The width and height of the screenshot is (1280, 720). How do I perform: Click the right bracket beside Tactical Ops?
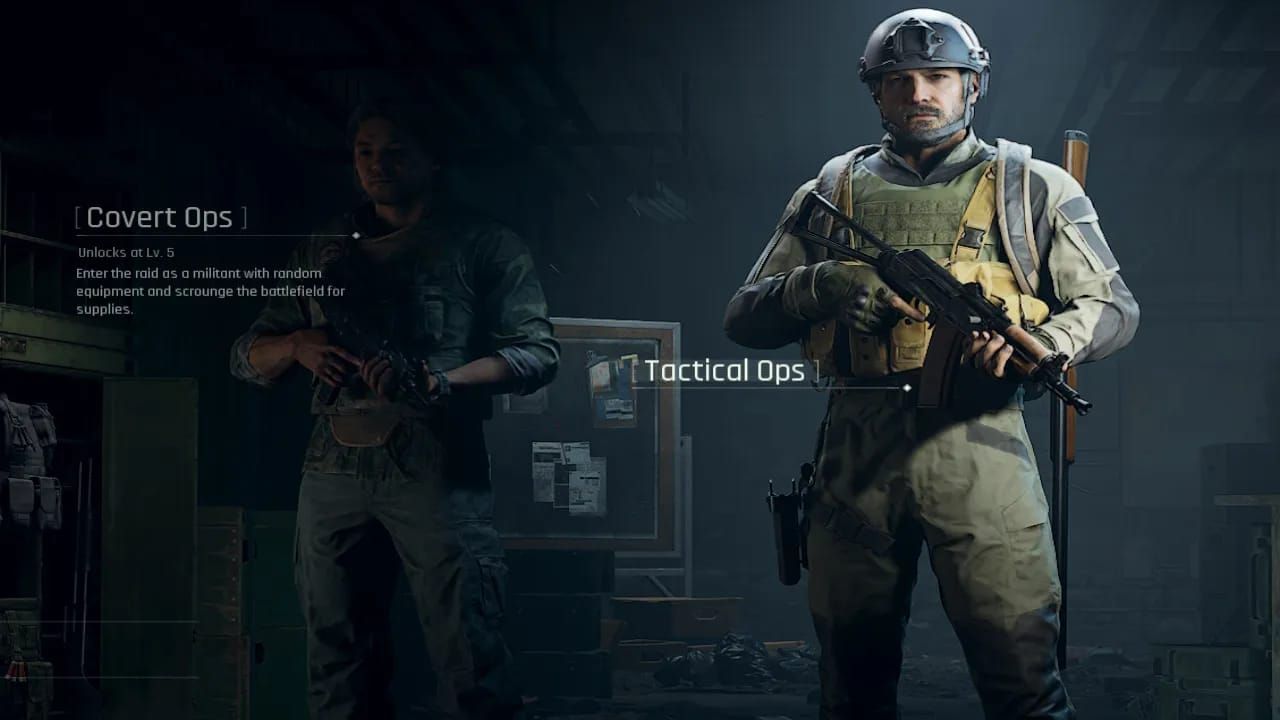tap(819, 370)
